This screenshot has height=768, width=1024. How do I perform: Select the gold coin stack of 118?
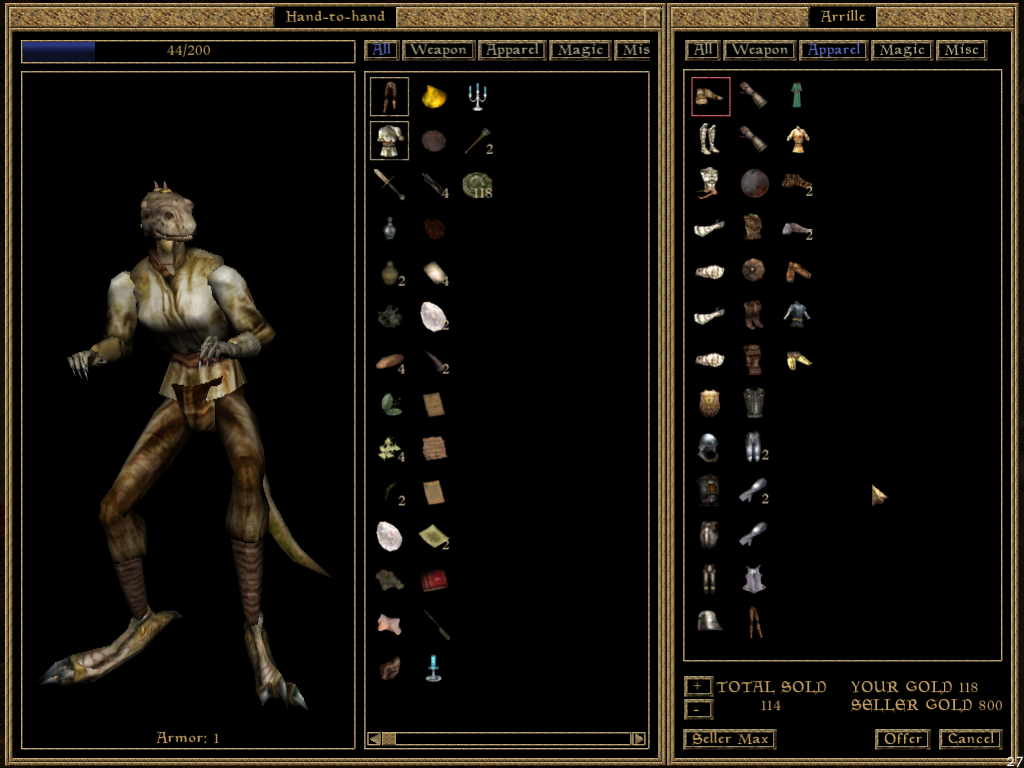coord(477,185)
